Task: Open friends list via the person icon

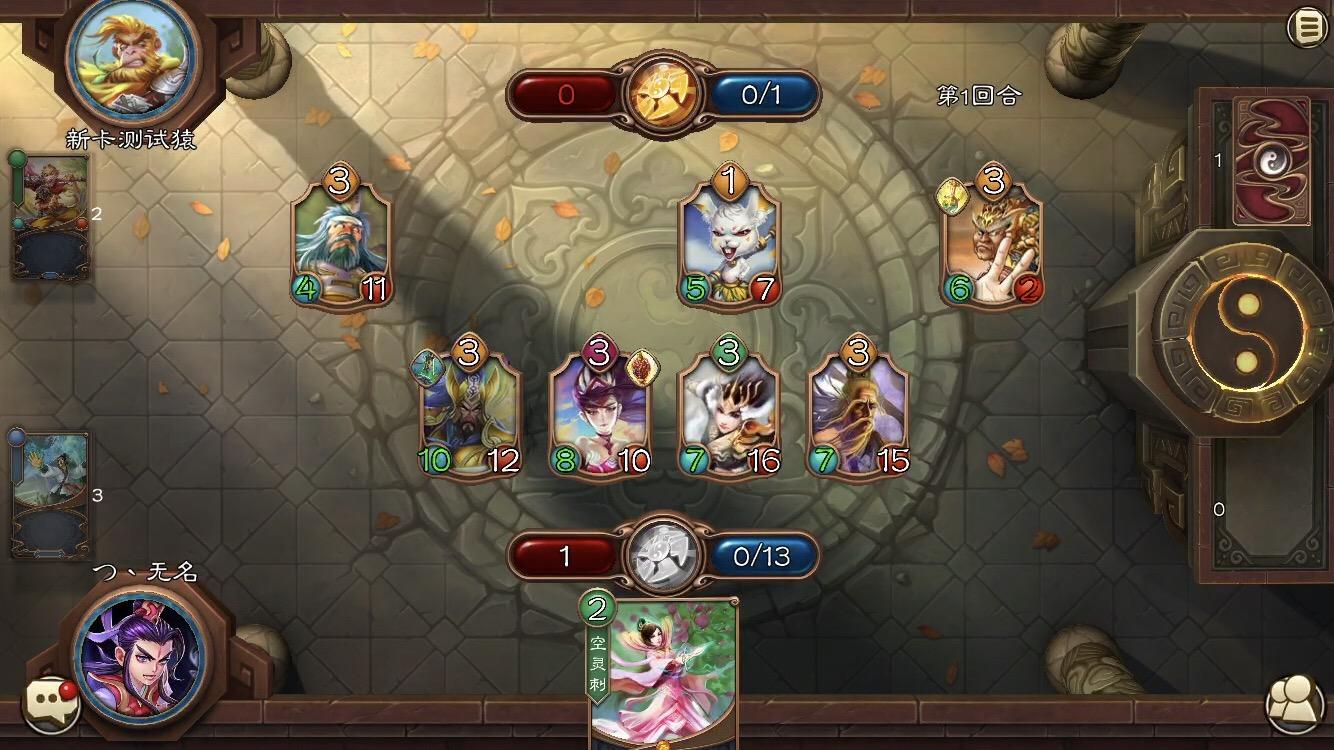Action: coord(1290,701)
